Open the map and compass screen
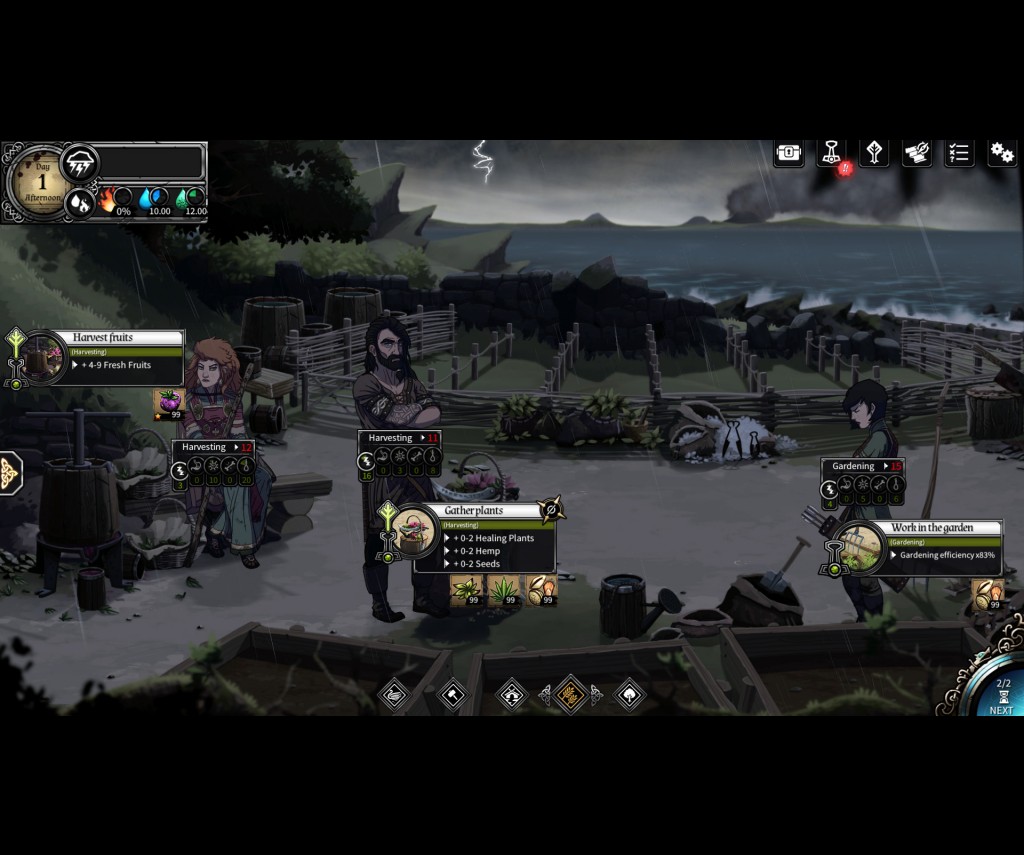The width and height of the screenshot is (1024, 855). coord(917,153)
